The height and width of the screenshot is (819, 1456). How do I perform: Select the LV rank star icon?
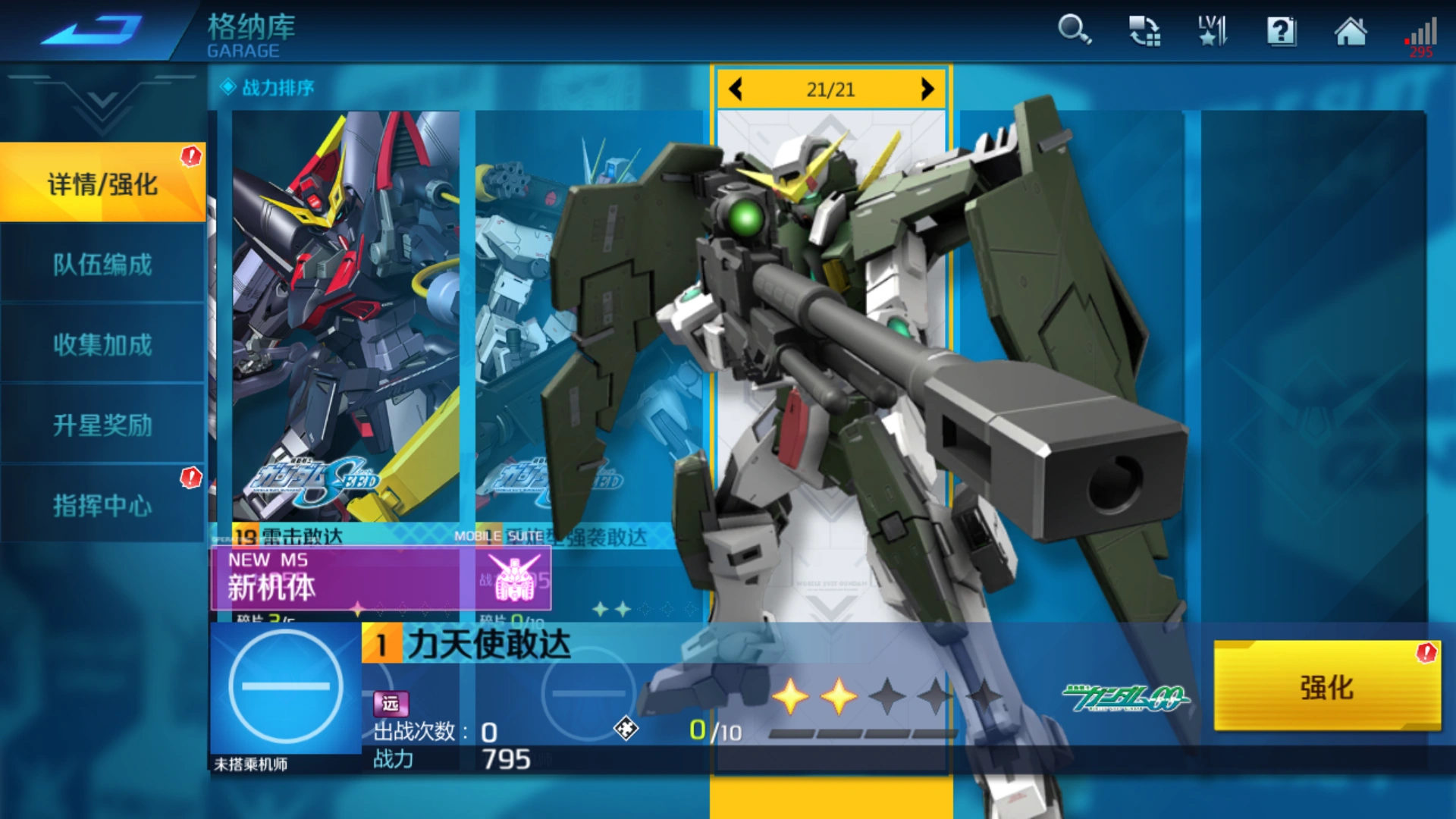pos(1211,32)
